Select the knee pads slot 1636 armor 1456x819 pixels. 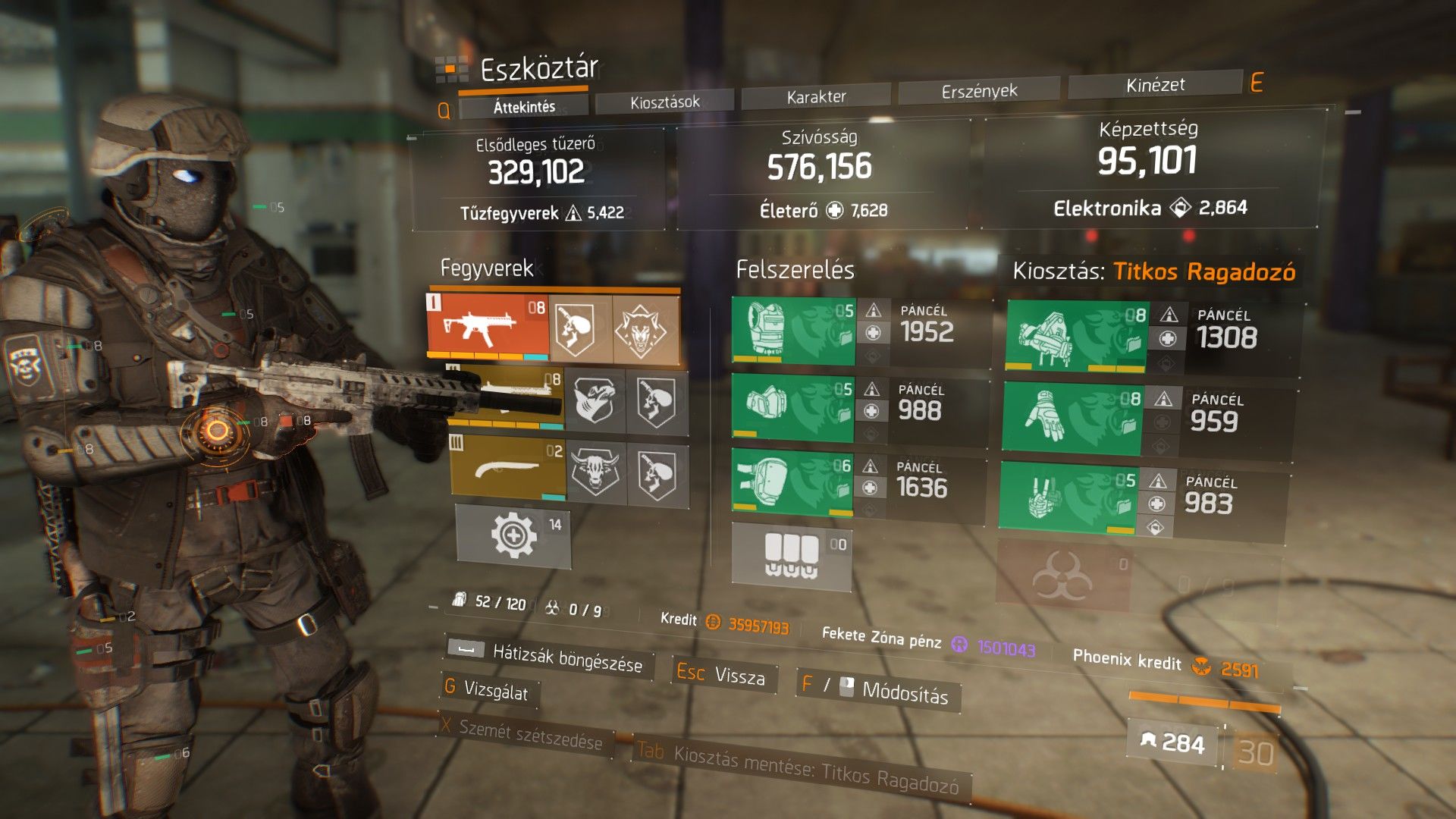792,482
